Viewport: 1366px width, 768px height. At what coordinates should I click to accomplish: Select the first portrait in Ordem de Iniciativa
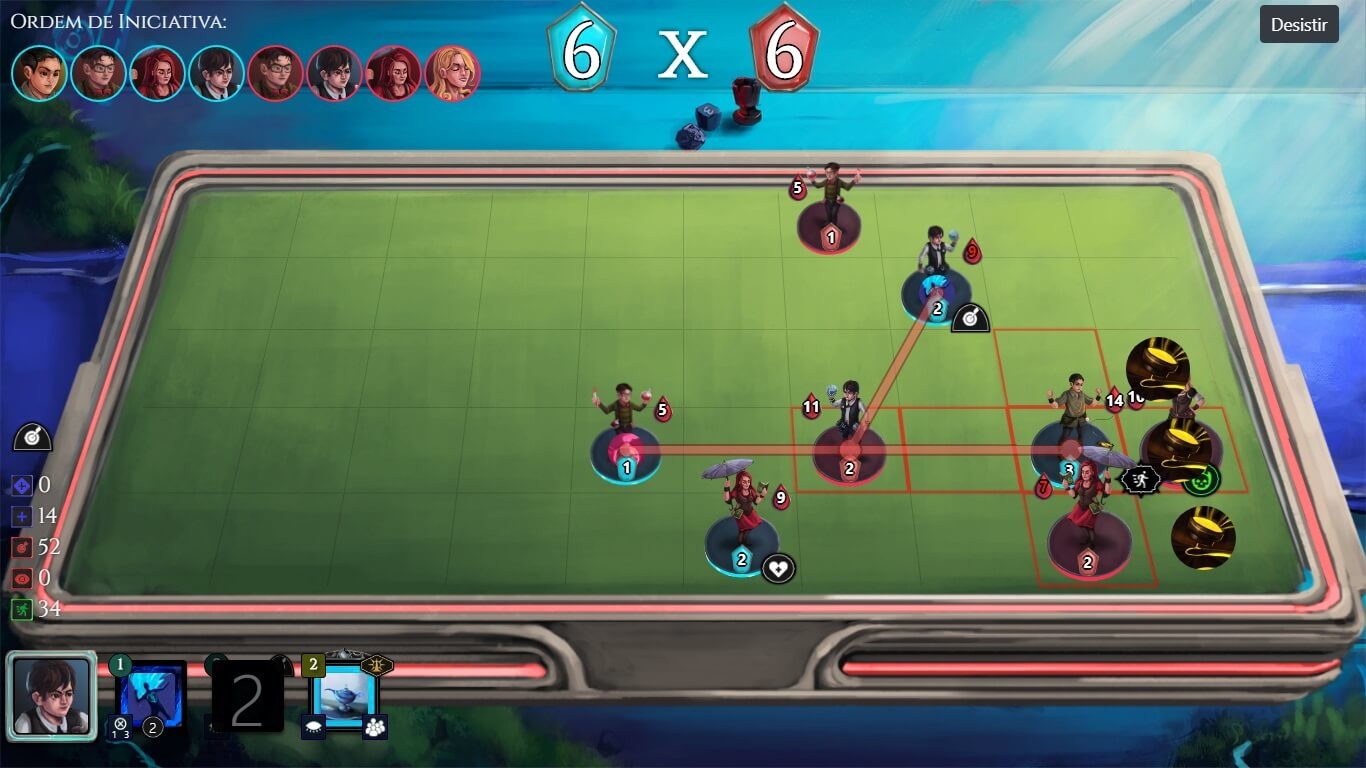[x=38, y=70]
